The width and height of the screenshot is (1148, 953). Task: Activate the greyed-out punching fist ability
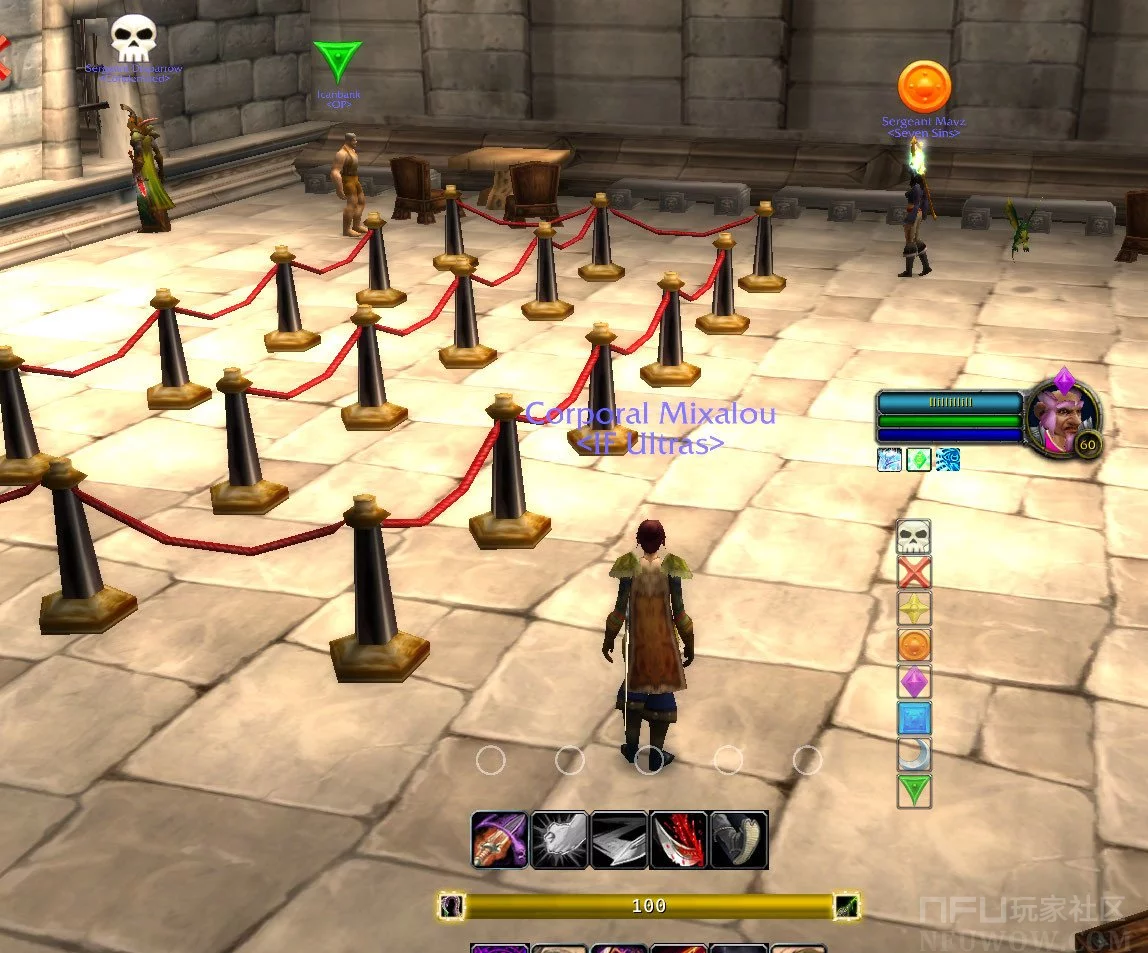point(559,839)
